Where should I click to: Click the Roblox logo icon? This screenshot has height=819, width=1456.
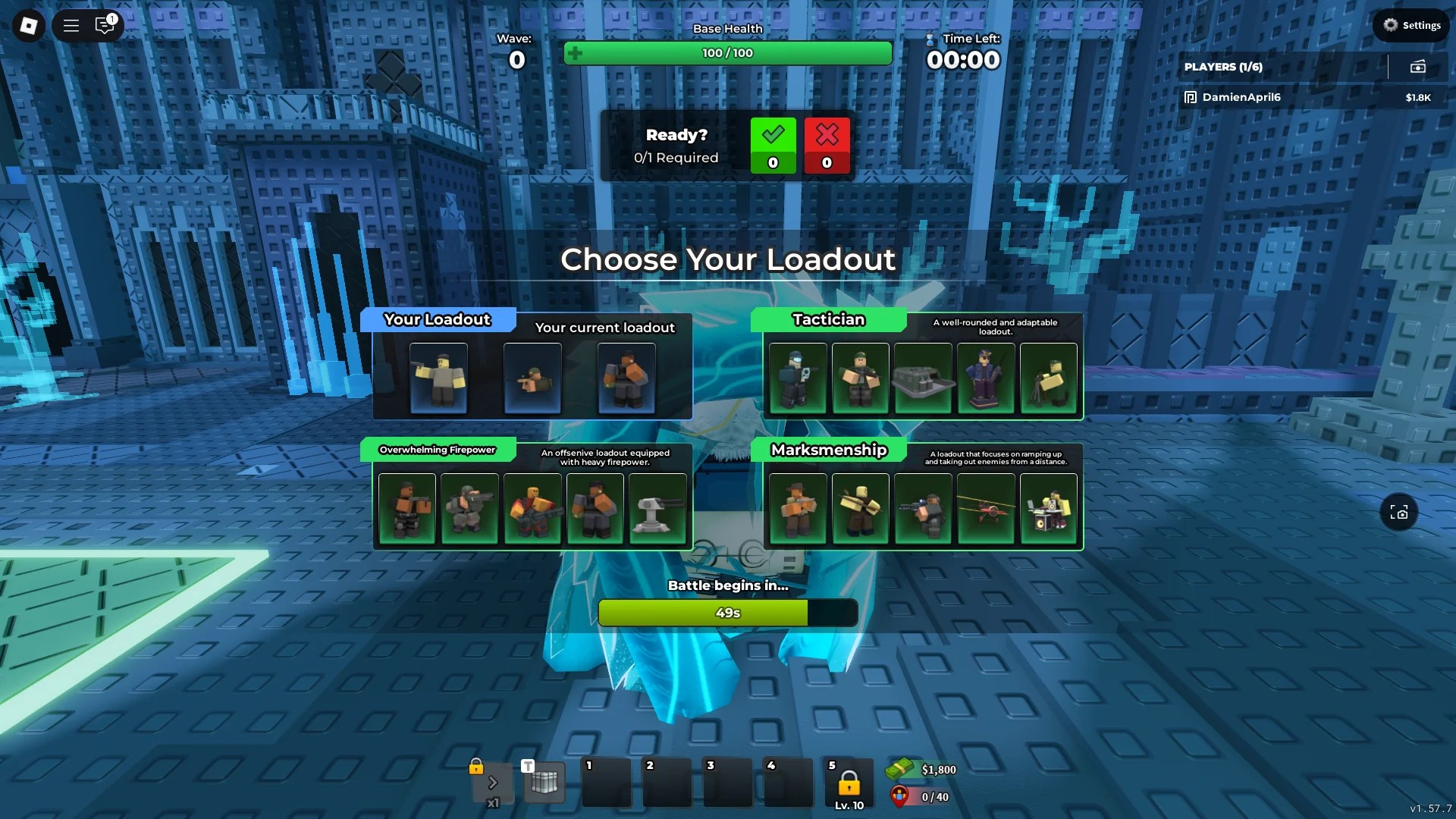[x=27, y=25]
